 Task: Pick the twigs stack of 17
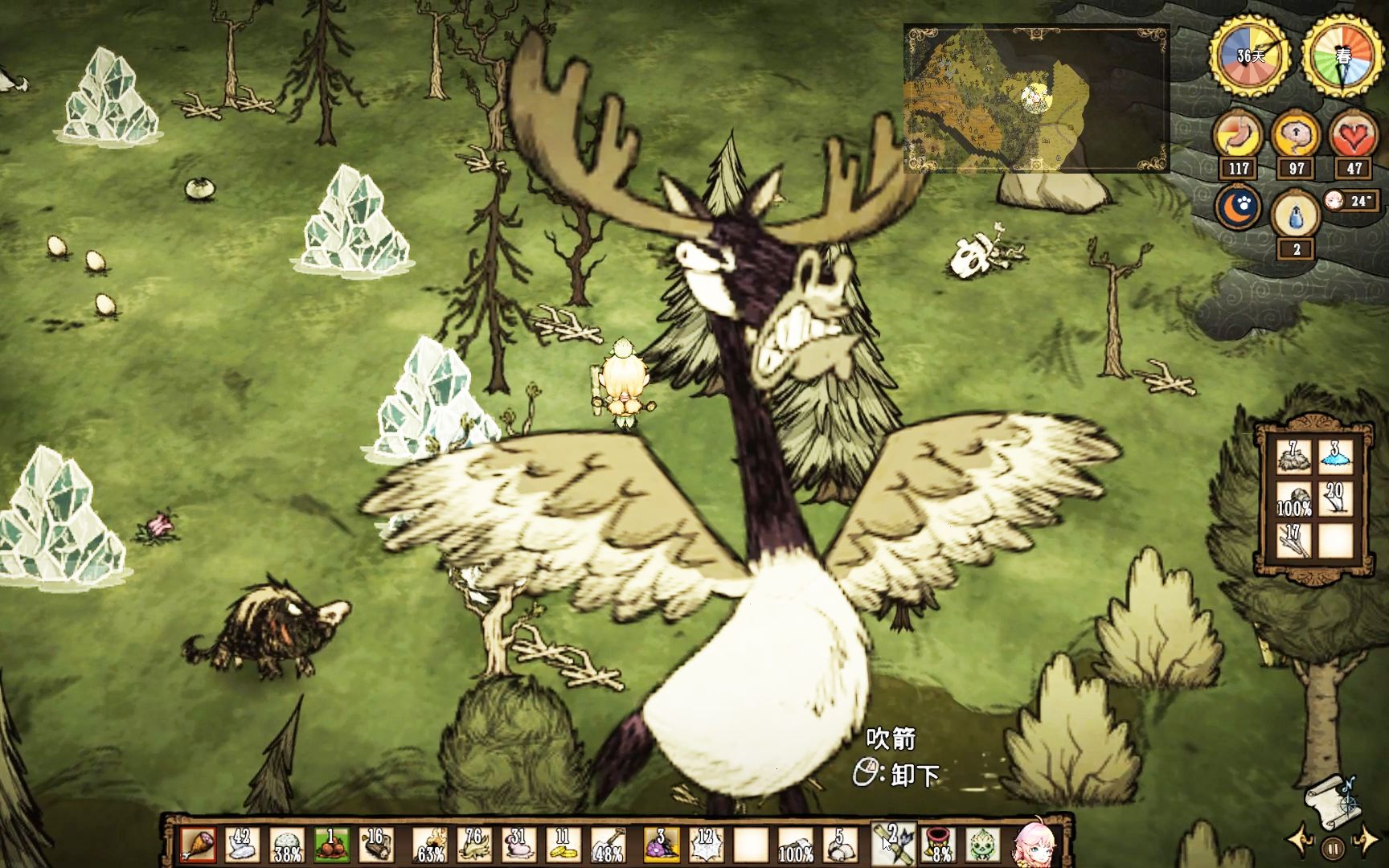point(1293,541)
